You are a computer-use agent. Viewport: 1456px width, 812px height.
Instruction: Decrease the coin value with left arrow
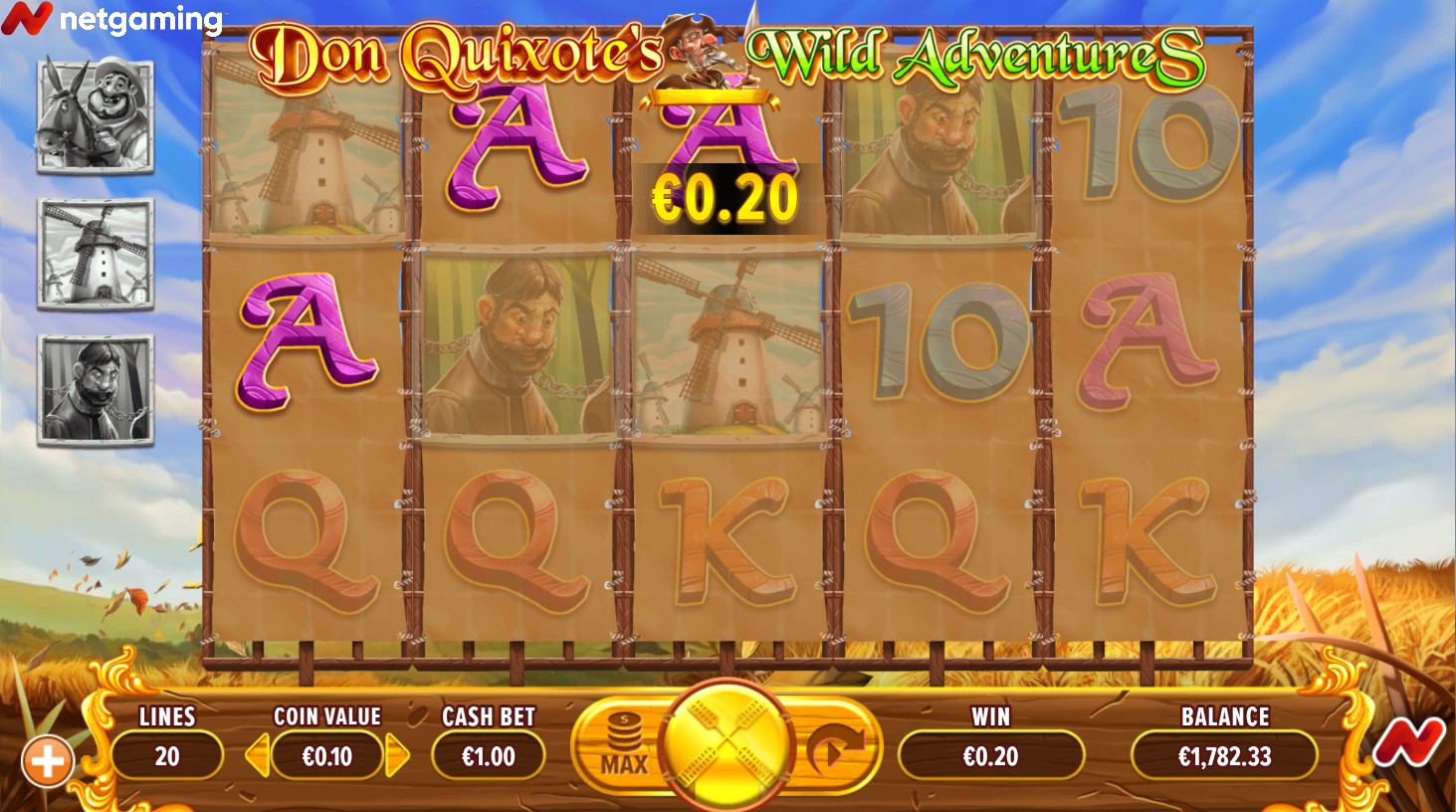[x=257, y=756]
